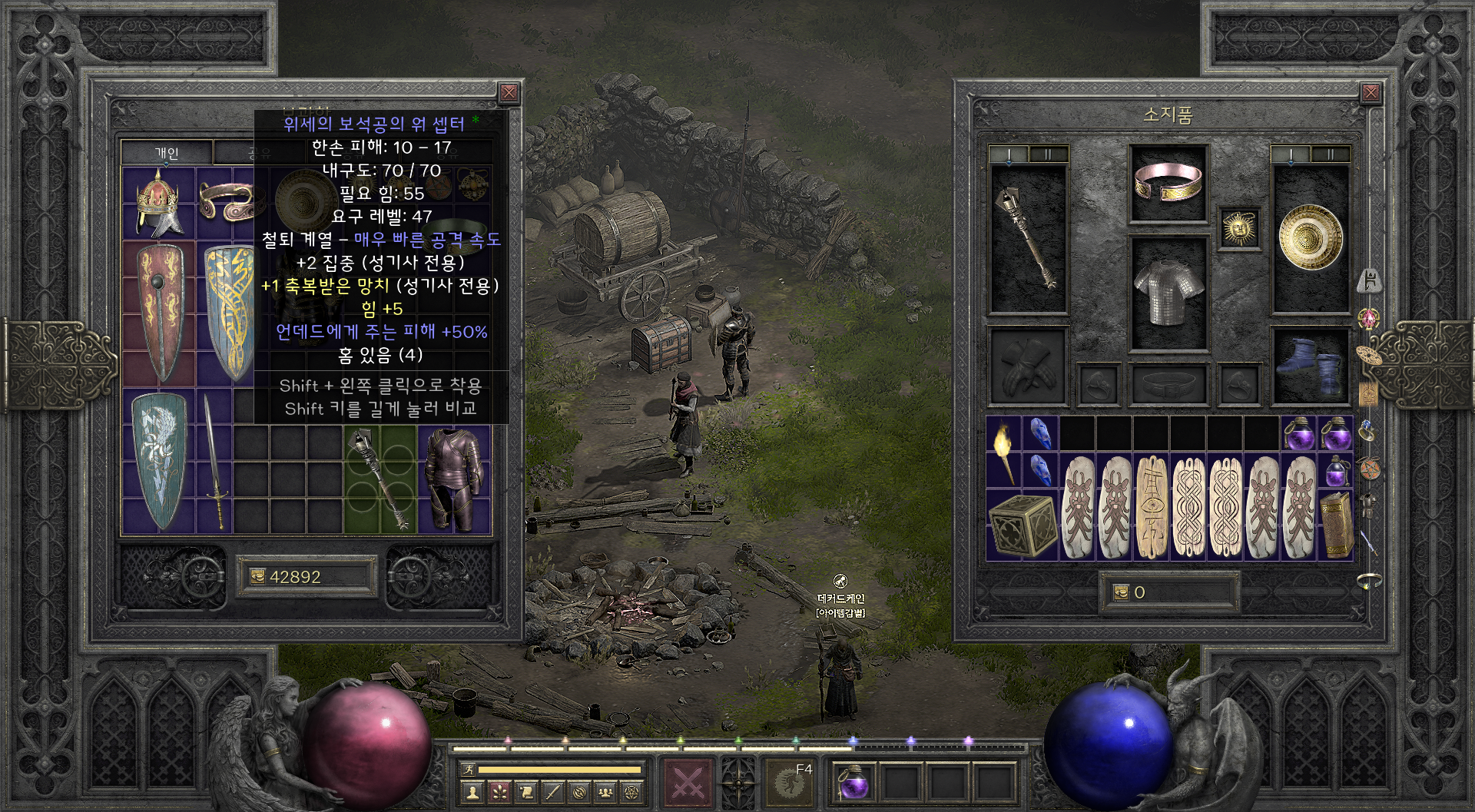
Task: Select the teal shield with white emblem
Action: pos(158,460)
